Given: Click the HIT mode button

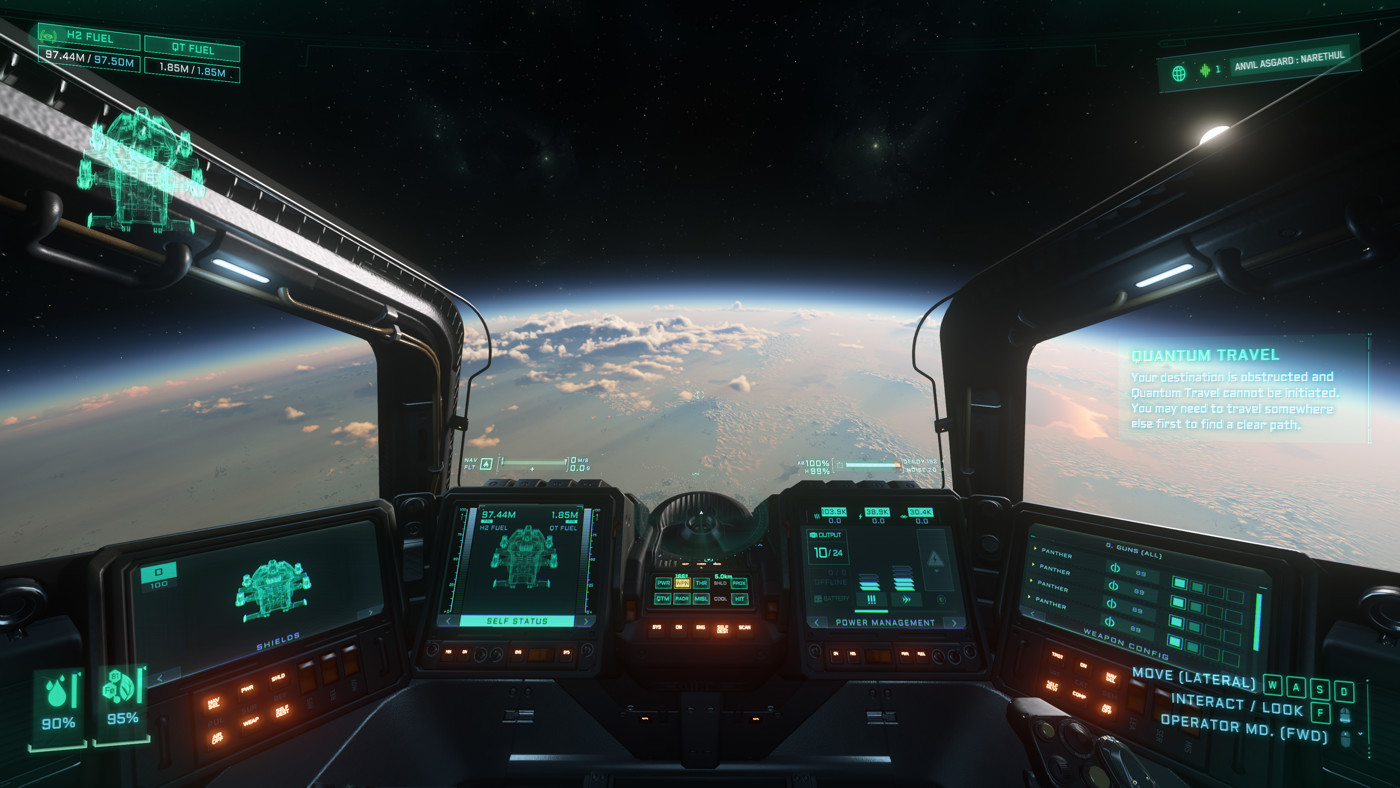Looking at the screenshot, I should point(740,599).
